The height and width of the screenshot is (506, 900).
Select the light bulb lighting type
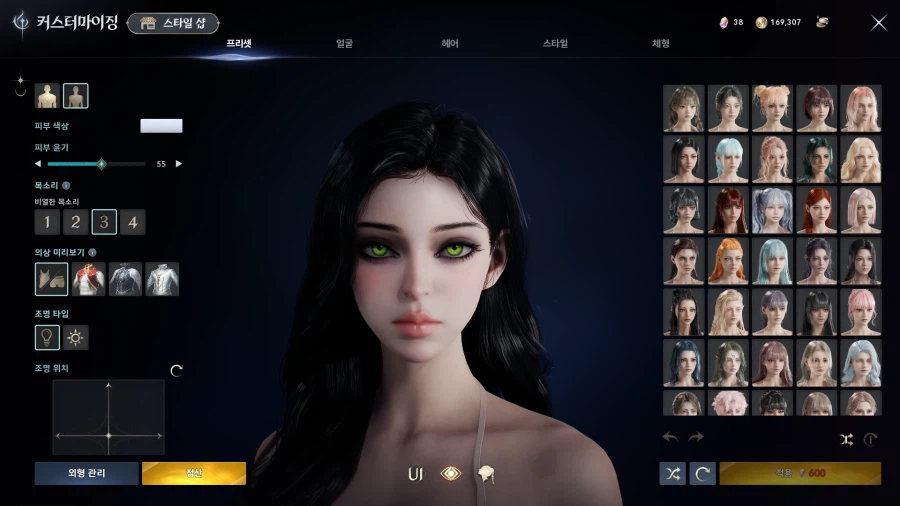click(x=47, y=338)
